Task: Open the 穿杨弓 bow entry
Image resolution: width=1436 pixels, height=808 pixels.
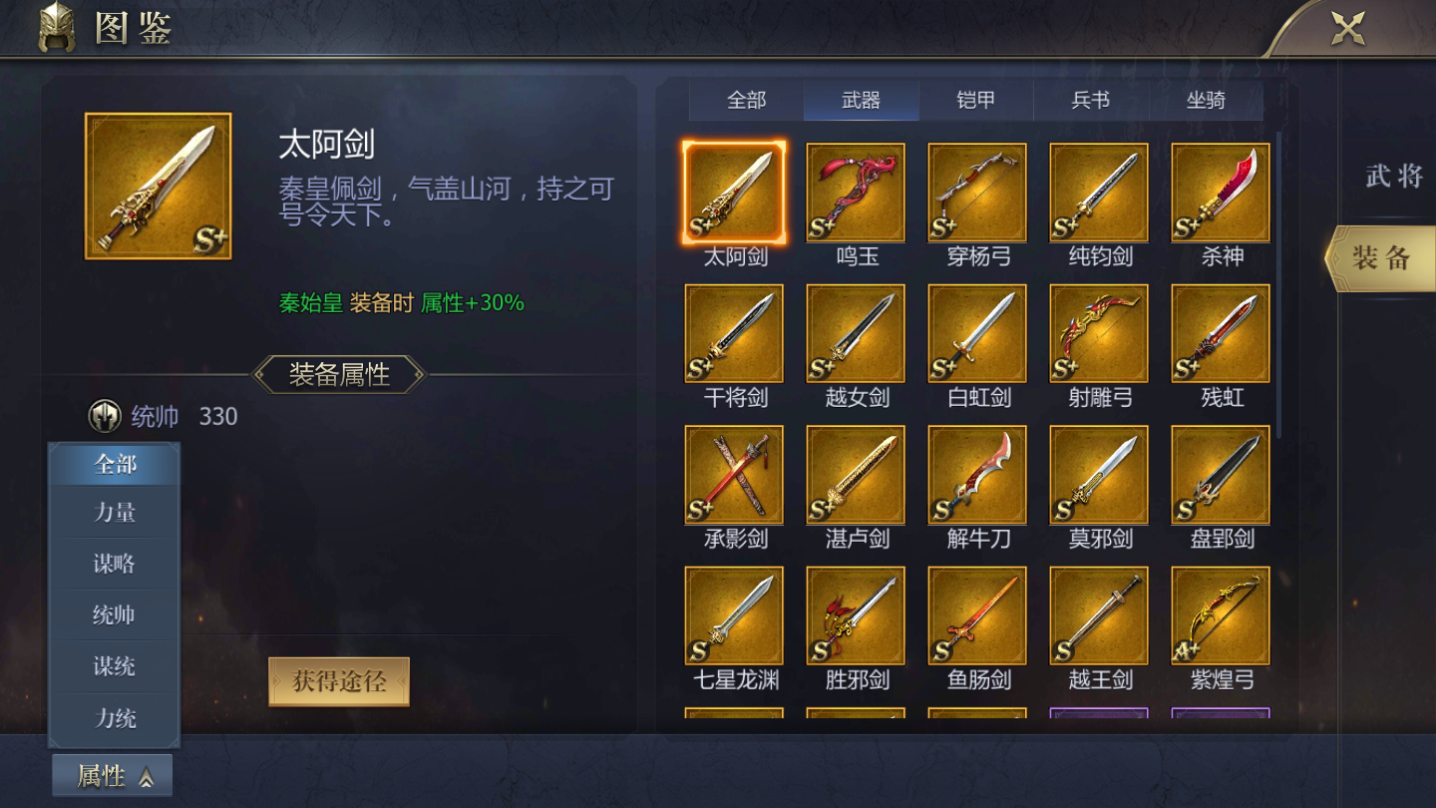Action: click(x=977, y=192)
